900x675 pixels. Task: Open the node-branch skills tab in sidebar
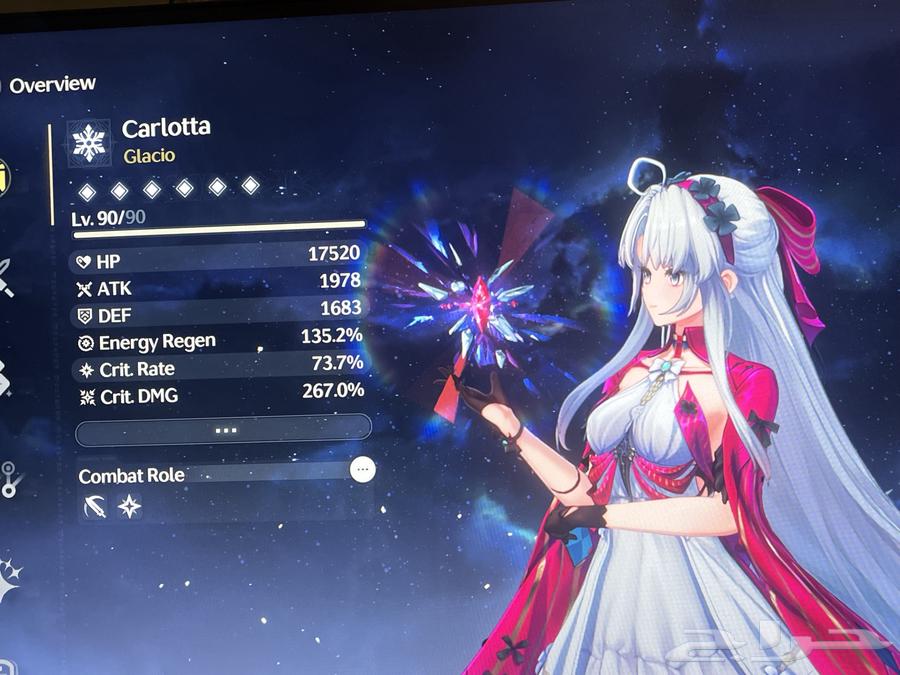point(8,478)
